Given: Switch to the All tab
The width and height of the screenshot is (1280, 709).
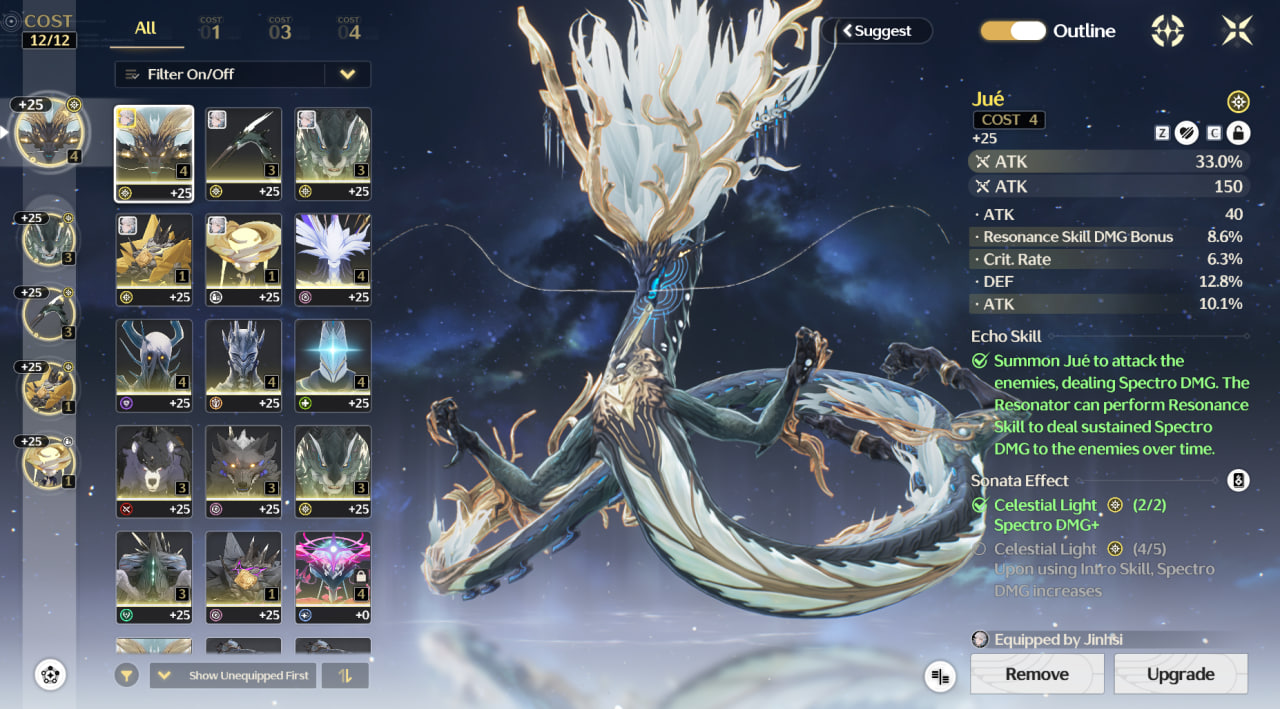Looking at the screenshot, I should click(x=146, y=29).
